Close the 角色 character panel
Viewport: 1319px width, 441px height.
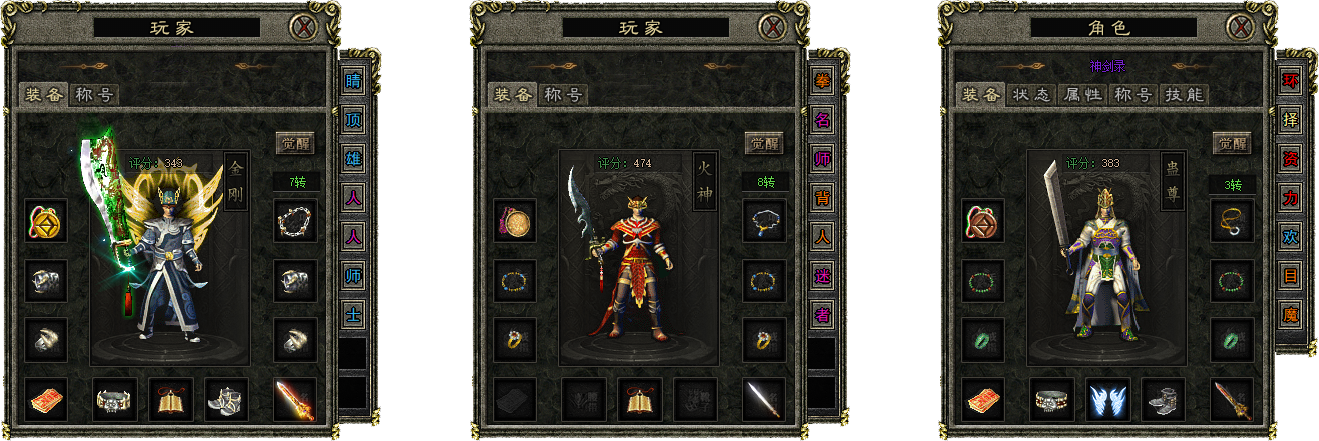point(1240,27)
